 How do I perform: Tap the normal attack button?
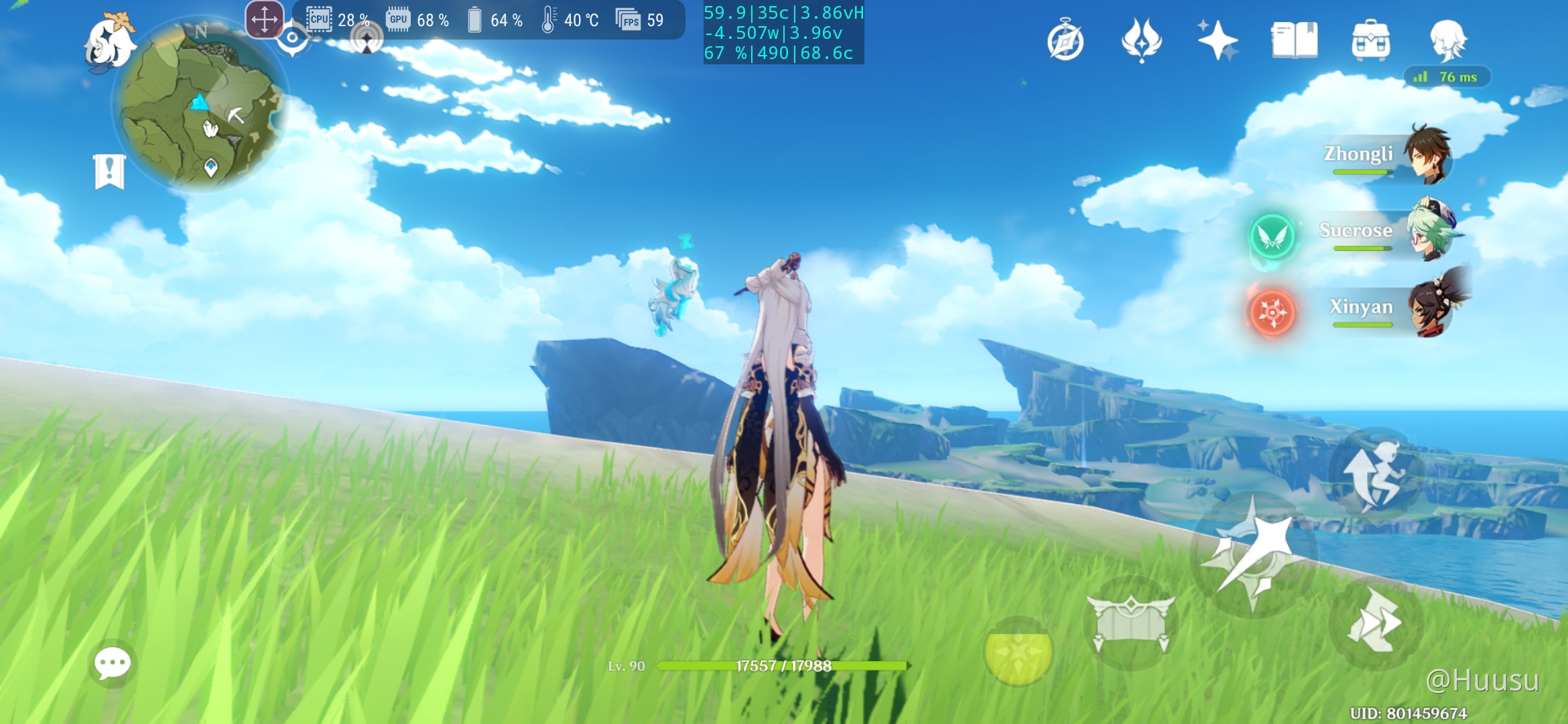pos(1252,555)
